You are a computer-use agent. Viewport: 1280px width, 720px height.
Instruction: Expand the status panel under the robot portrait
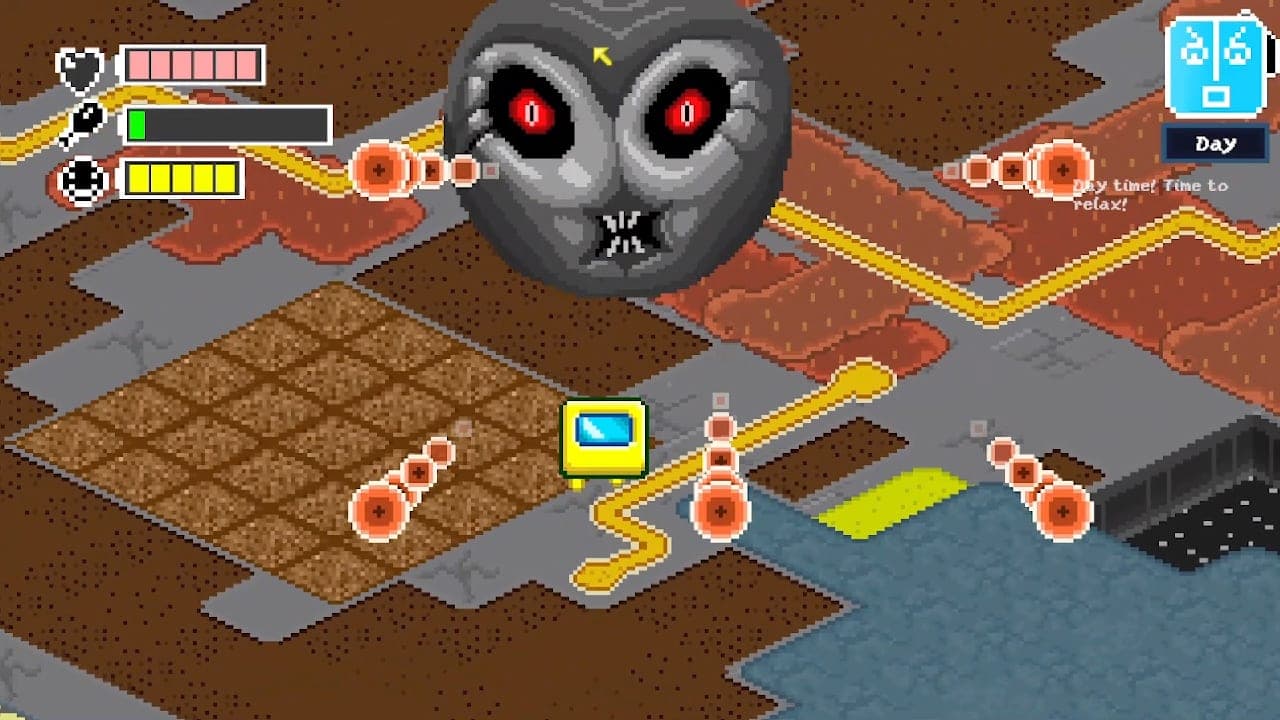tap(1216, 143)
